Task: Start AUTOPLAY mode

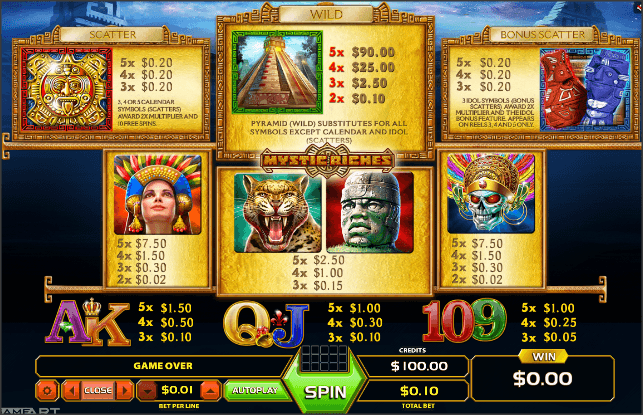Action: (x=255, y=390)
